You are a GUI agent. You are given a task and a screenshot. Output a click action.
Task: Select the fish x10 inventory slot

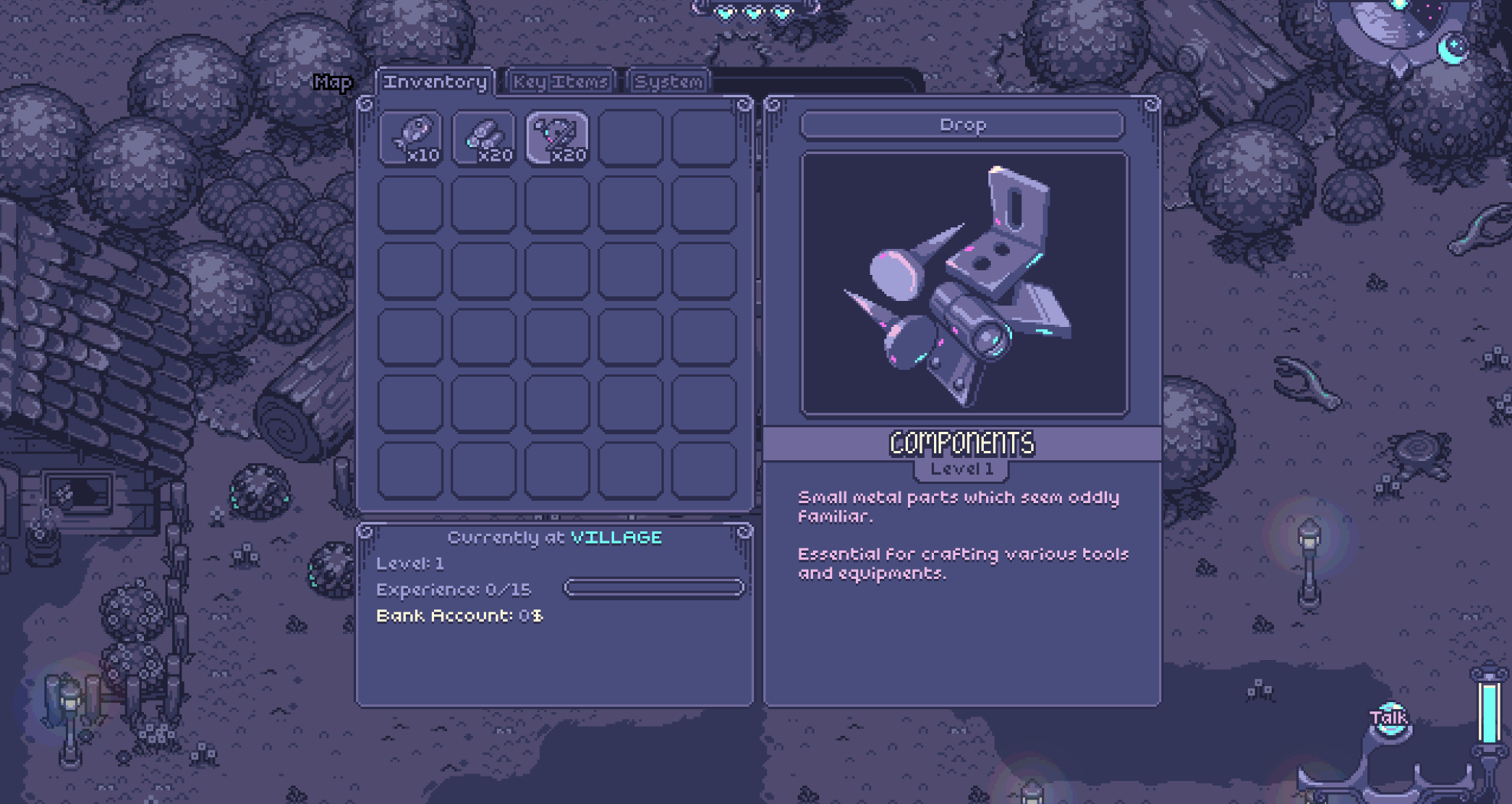[x=411, y=139]
